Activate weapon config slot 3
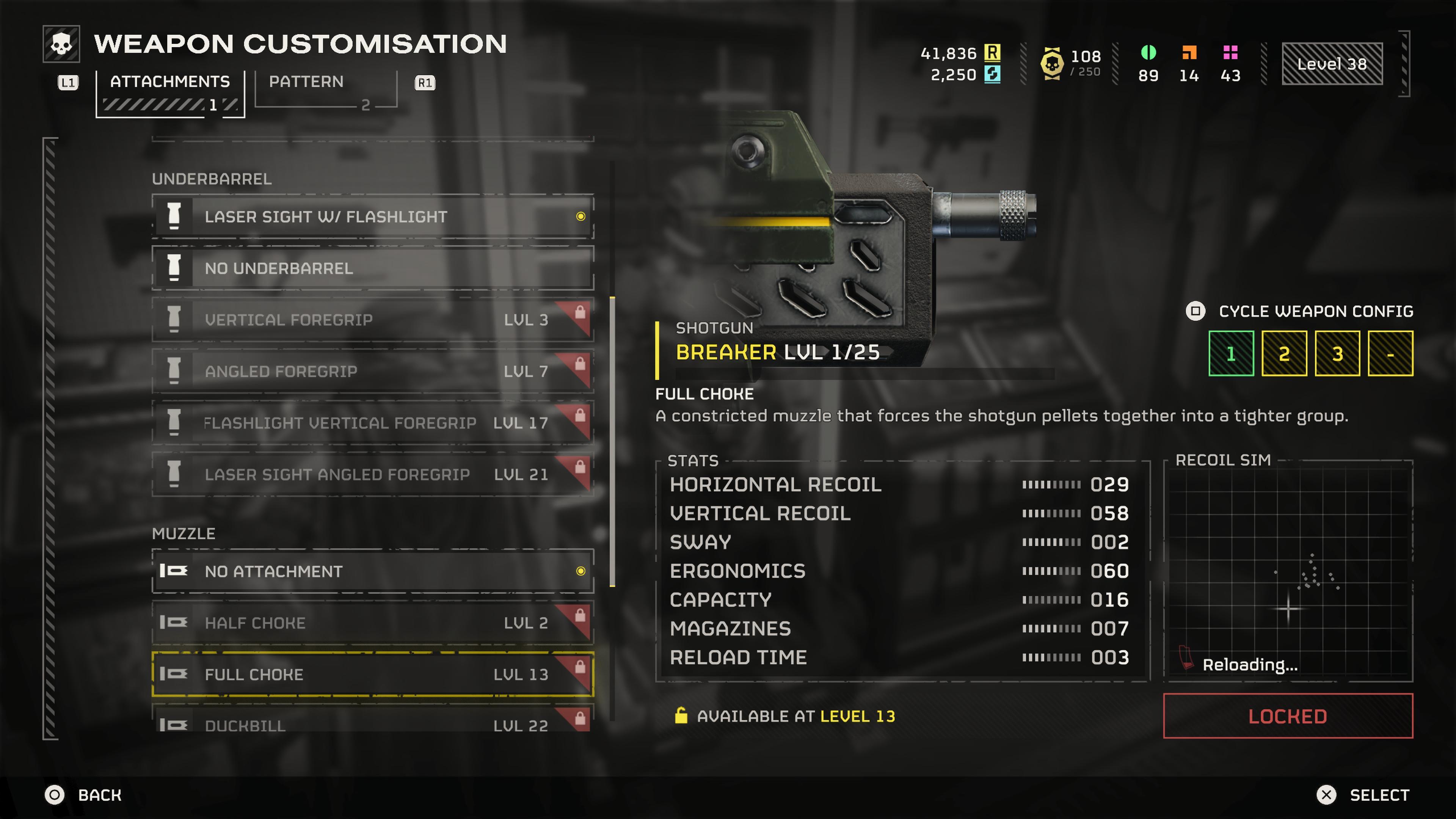Screen dimensions: 1456x819 click(x=1337, y=354)
